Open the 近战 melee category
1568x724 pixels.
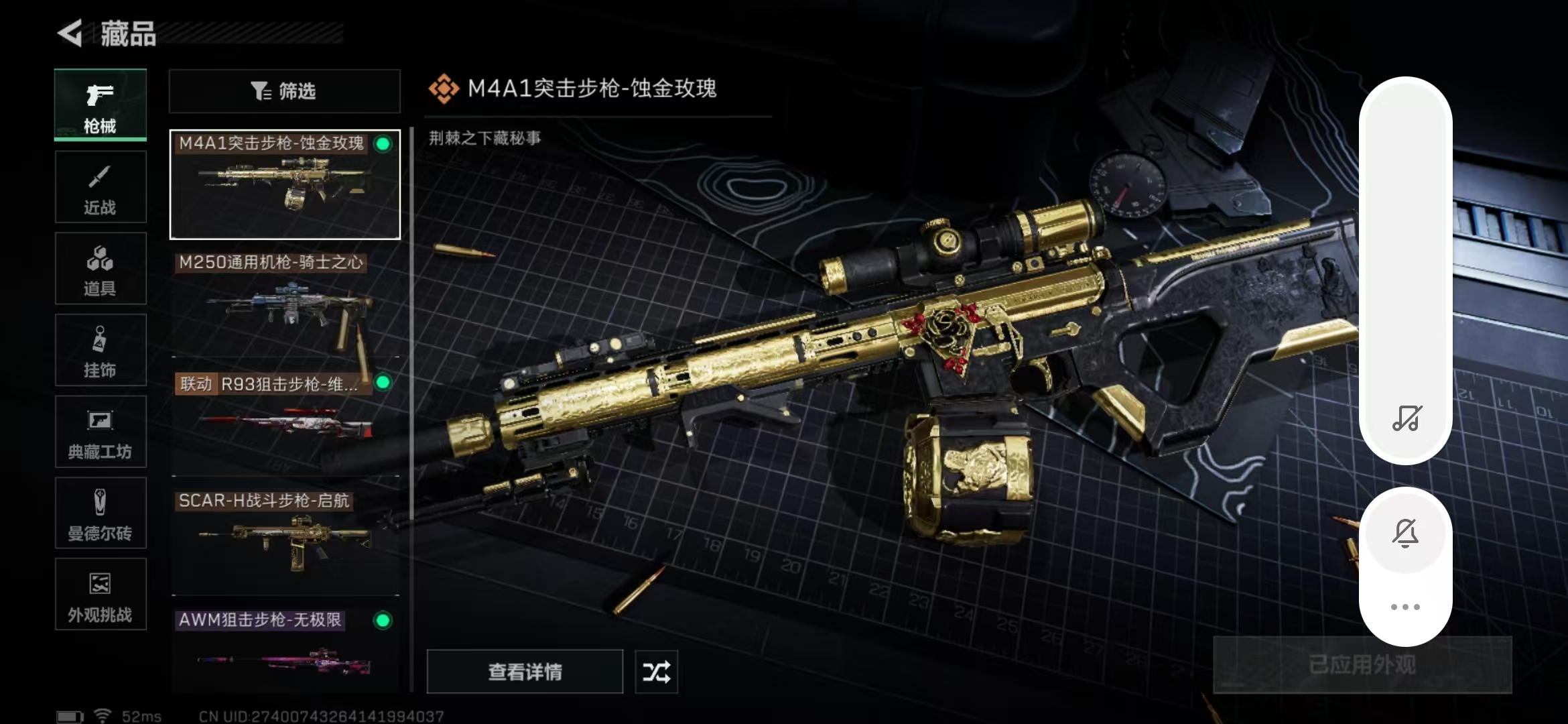[101, 187]
